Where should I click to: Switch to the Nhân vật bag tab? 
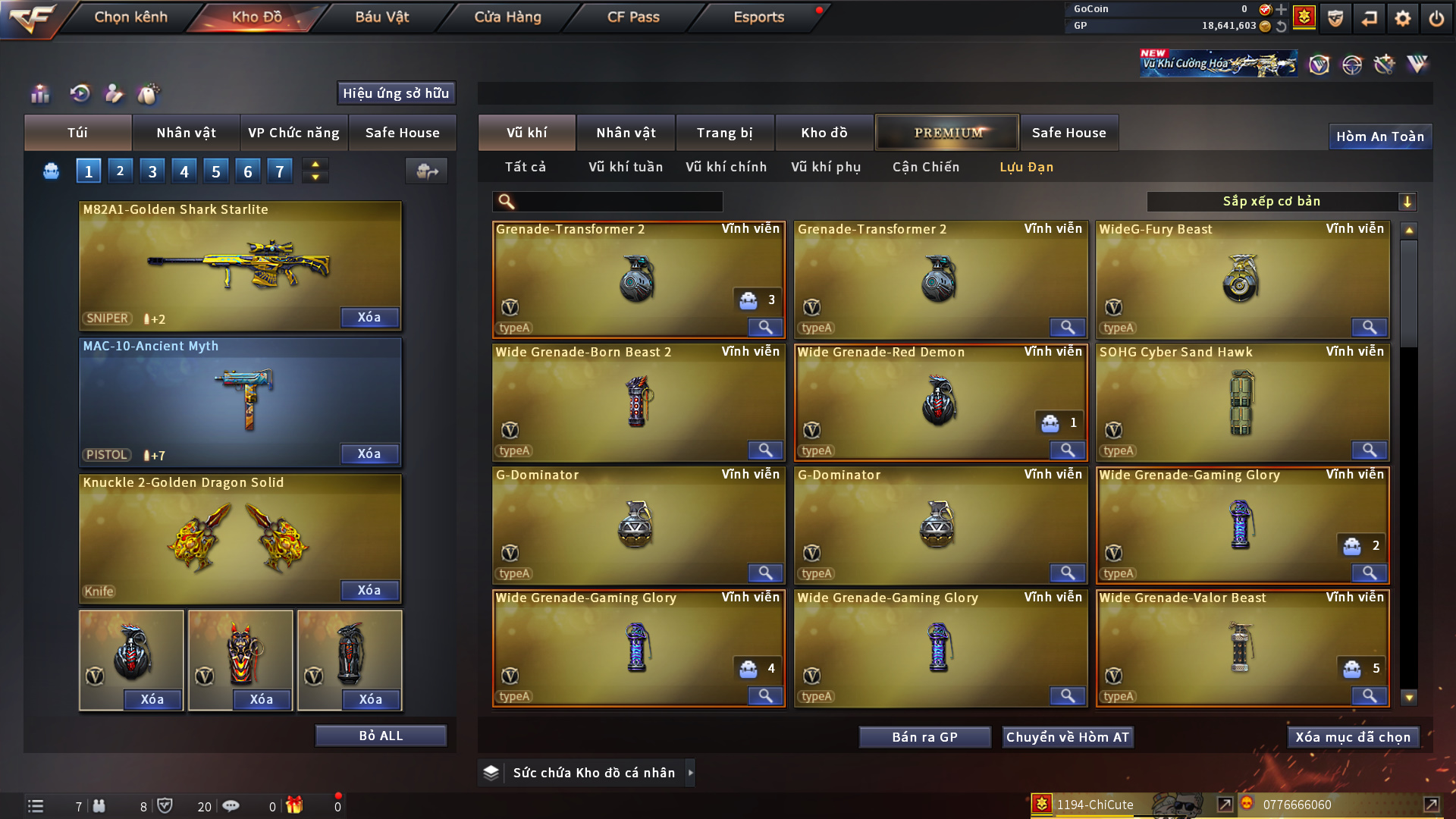click(186, 133)
